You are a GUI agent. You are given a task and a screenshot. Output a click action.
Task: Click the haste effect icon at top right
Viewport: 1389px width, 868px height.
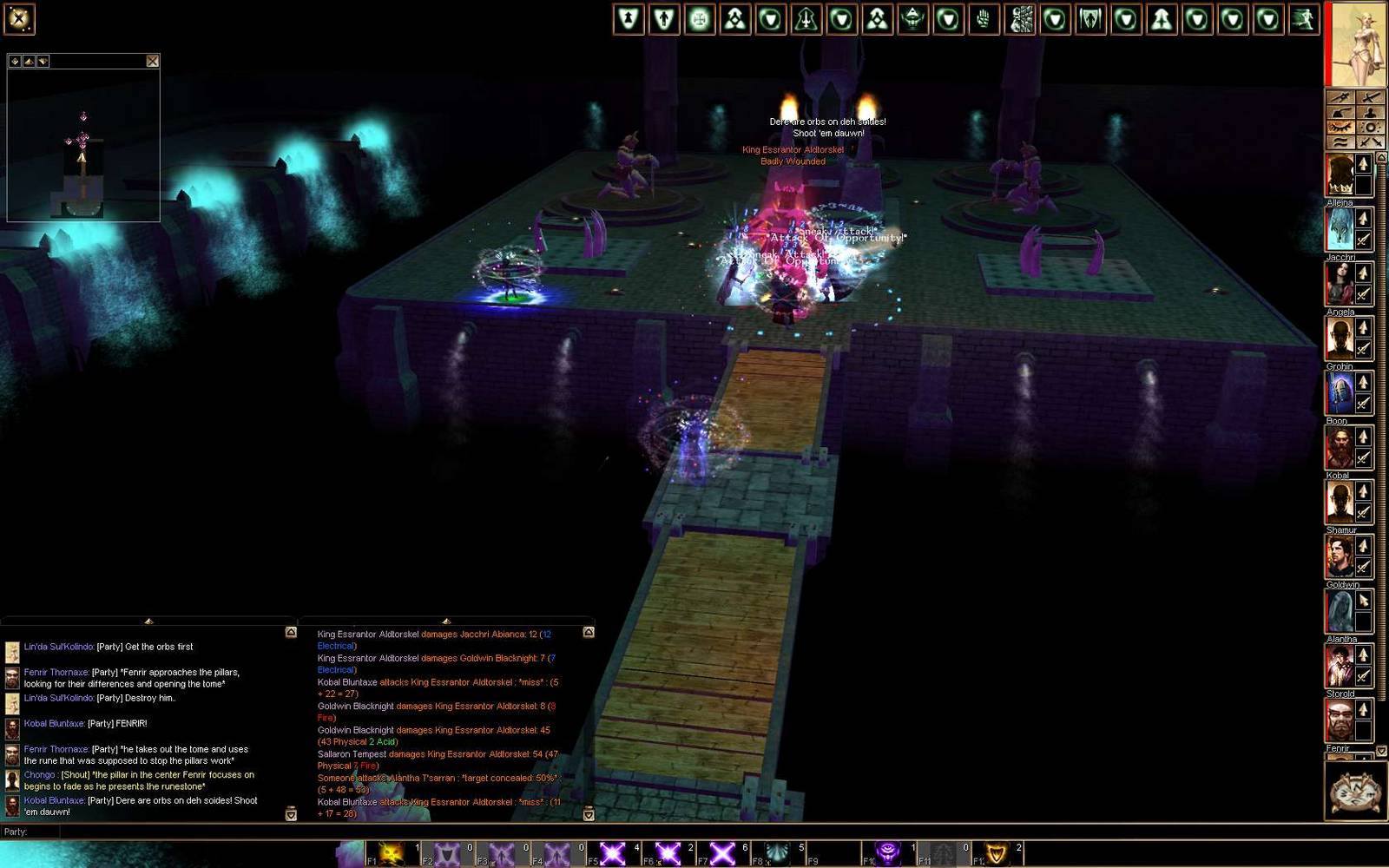[1305, 18]
